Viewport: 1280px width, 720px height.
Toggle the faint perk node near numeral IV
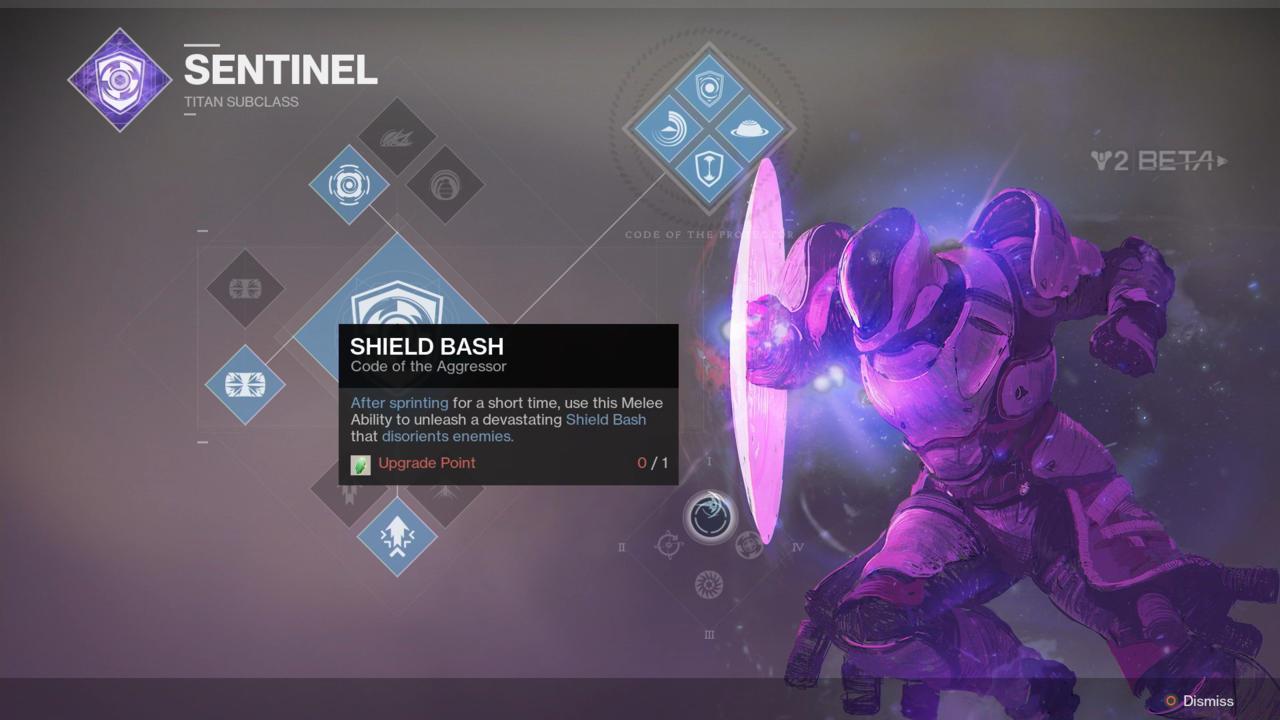749,546
